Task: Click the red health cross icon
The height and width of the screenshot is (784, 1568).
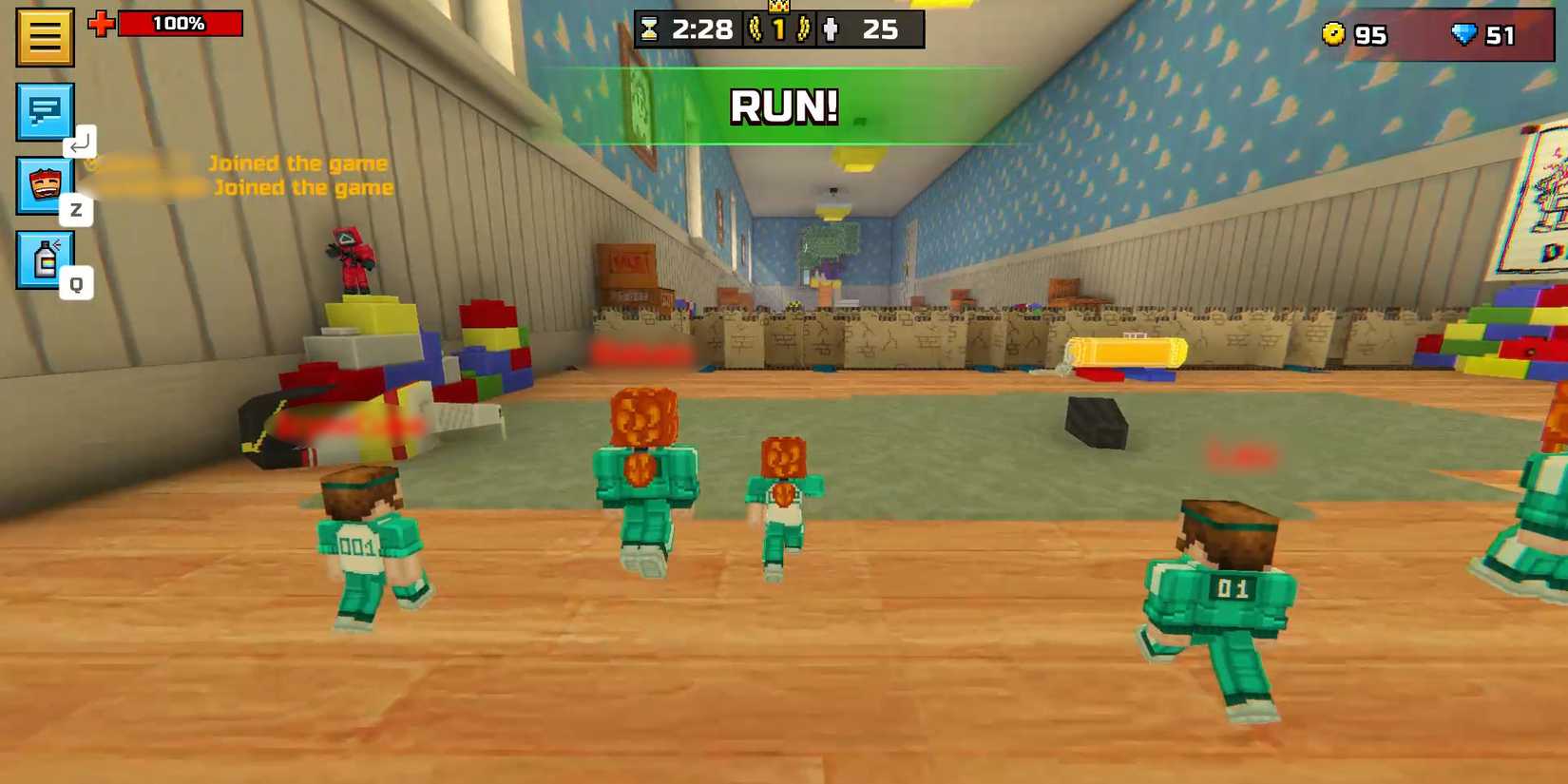Action: click(104, 23)
